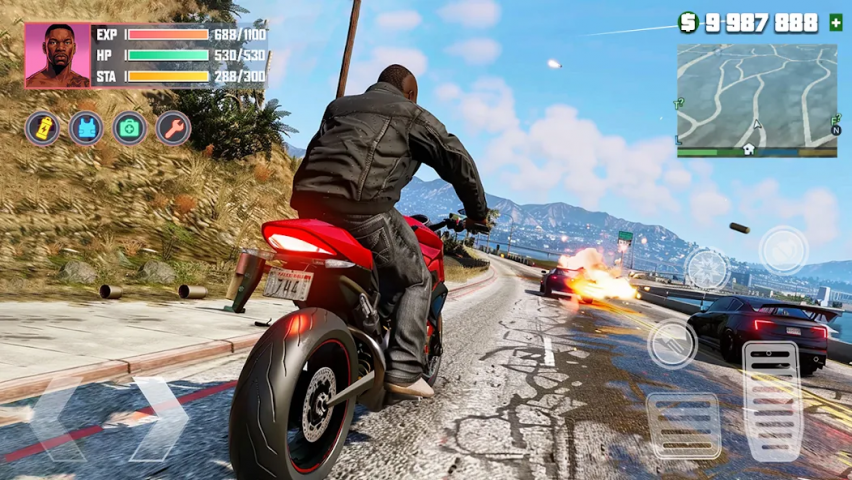
Task: Tap the round button above the brake pedal
Action: point(672,344)
